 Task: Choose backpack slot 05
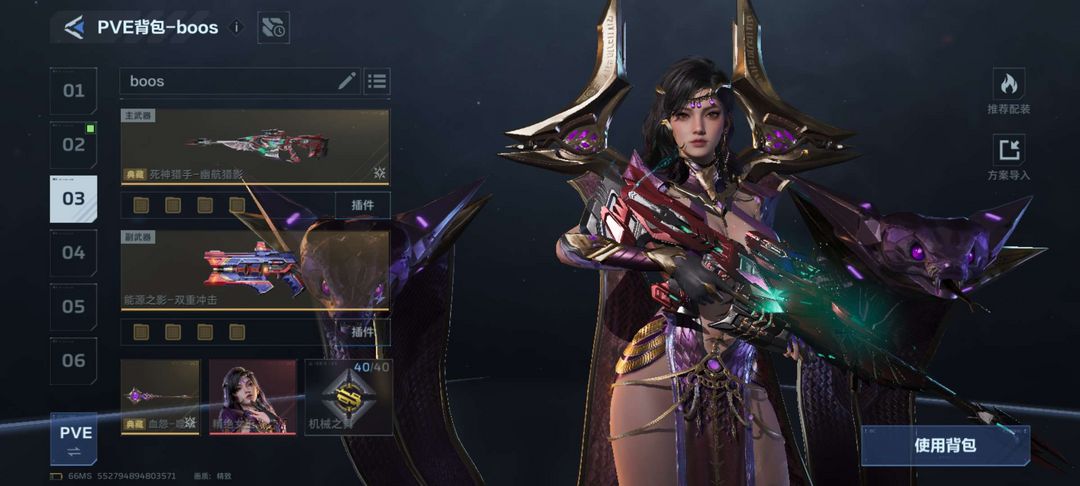pos(74,307)
